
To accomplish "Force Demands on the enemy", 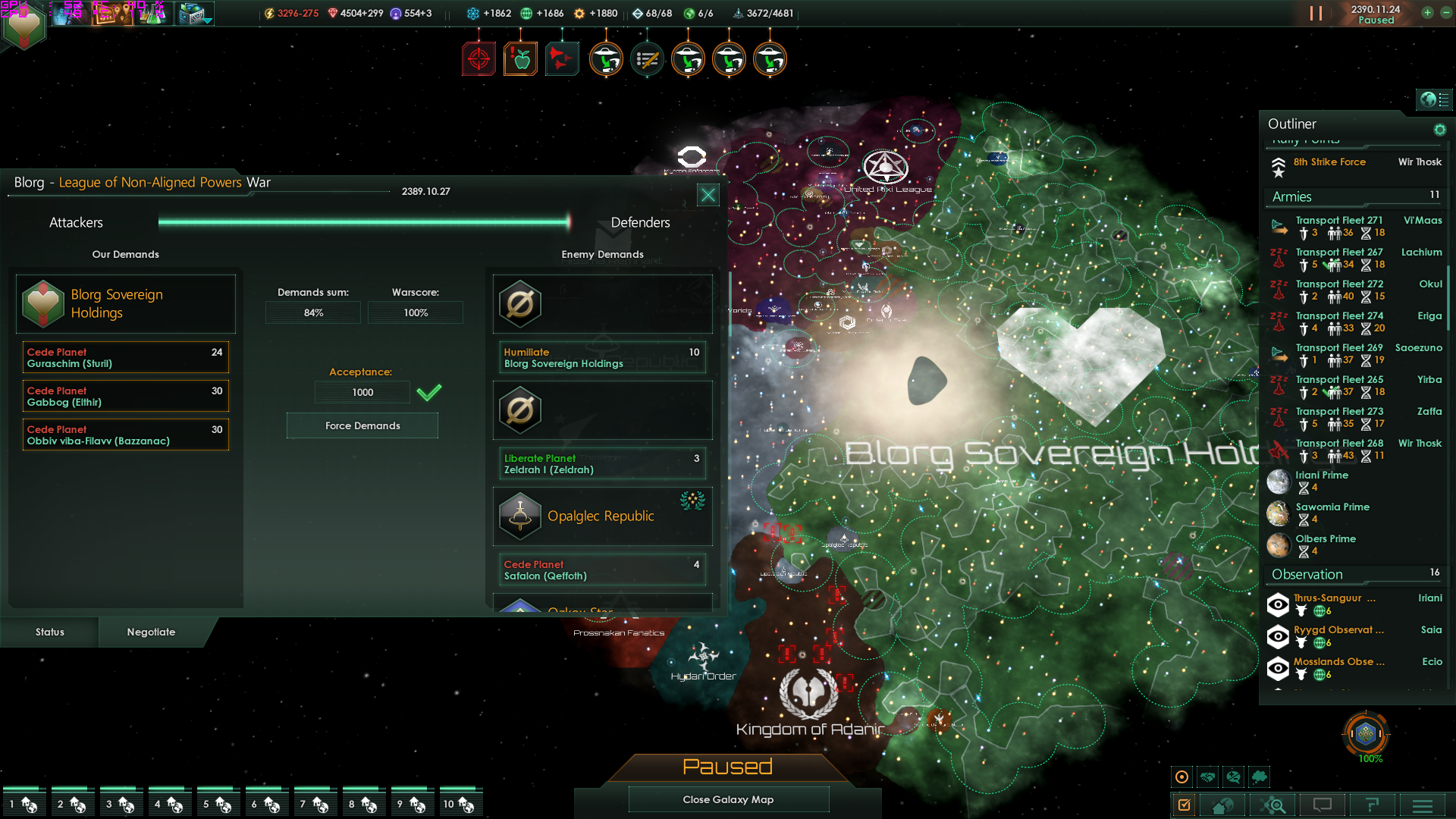I will tap(362, 426).
